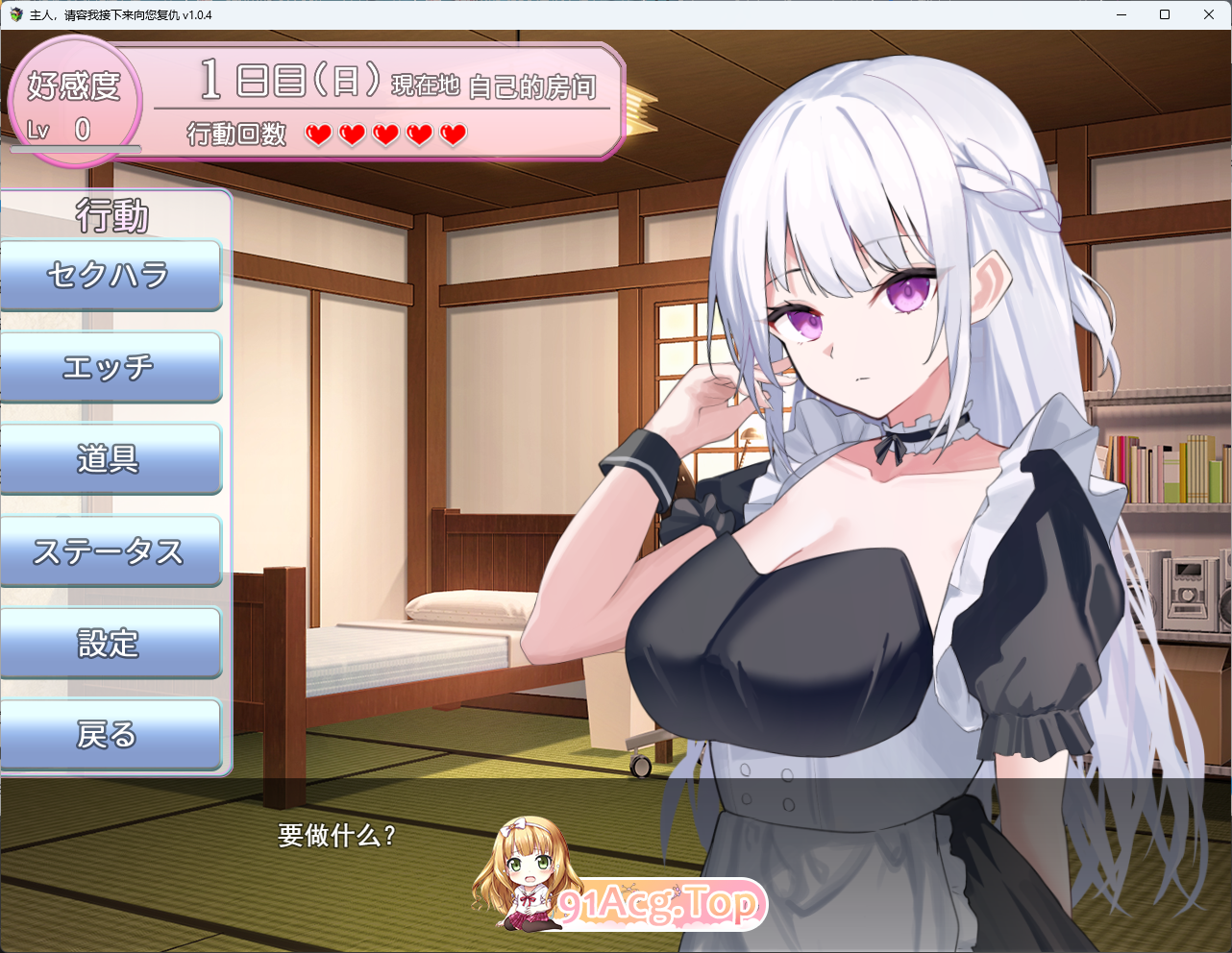Click the middle heart of the action counter
1232x953 pixels.
tap(384, 135)
